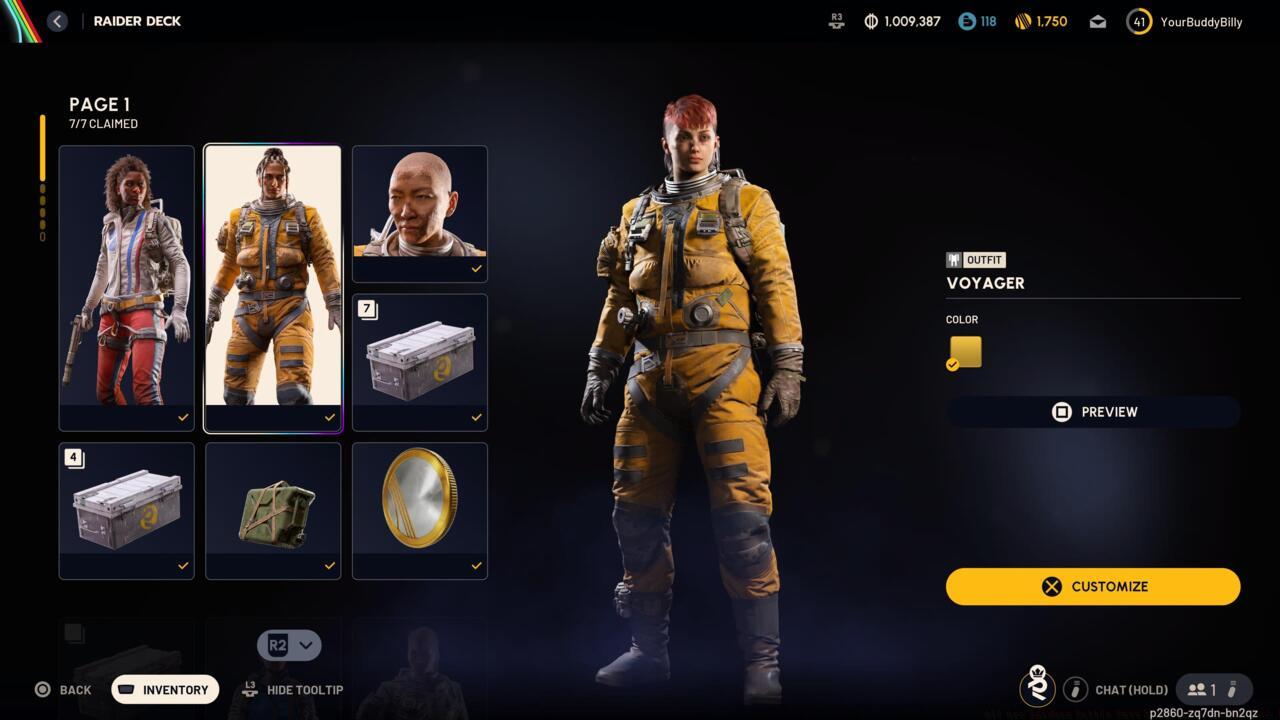
Task: Select the Raider Deck title heading
Action: (x=137, y=20)
